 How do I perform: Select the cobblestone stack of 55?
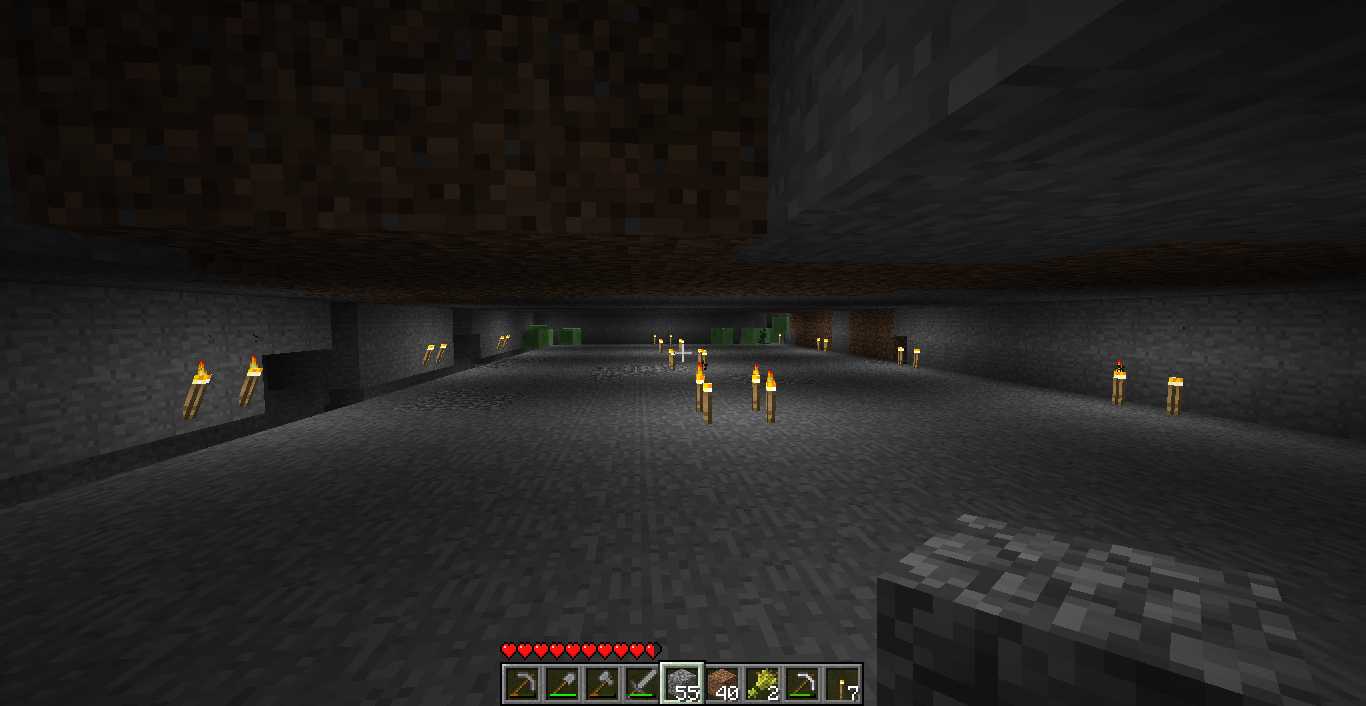click(x=682, y=684)
